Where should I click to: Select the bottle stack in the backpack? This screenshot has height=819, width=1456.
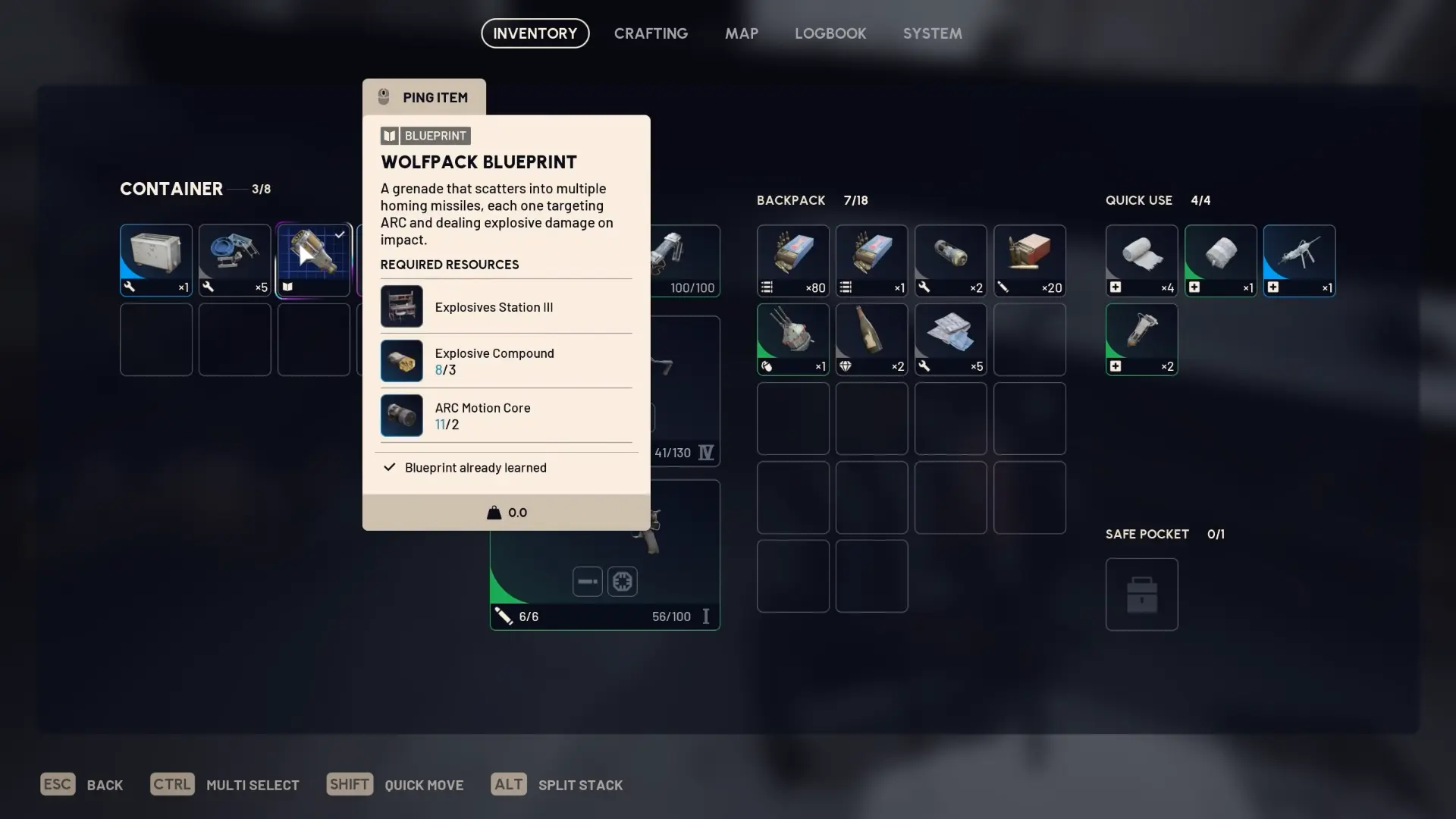click(871, 339)
